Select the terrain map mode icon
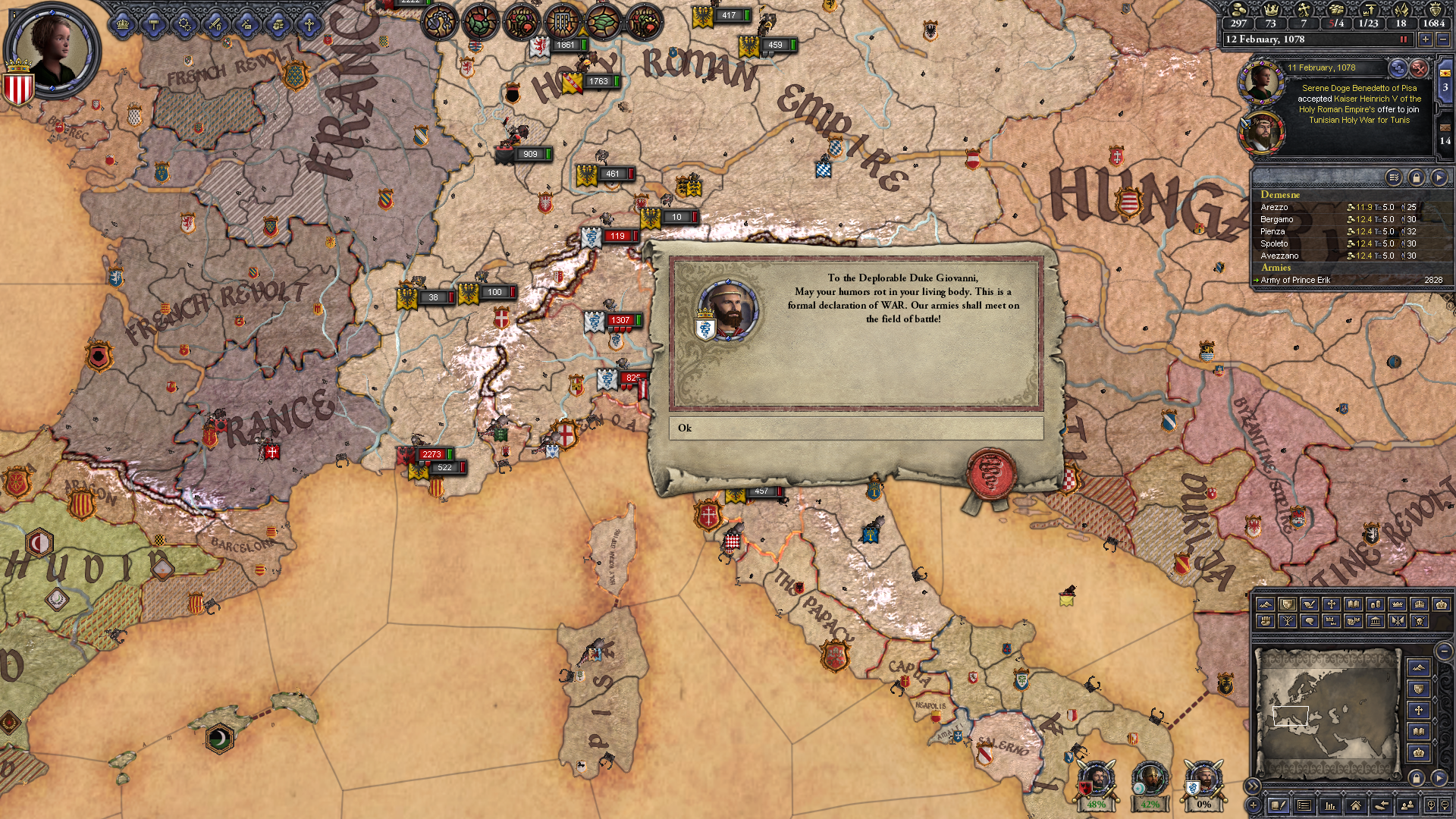 (x=1266, y=604)
